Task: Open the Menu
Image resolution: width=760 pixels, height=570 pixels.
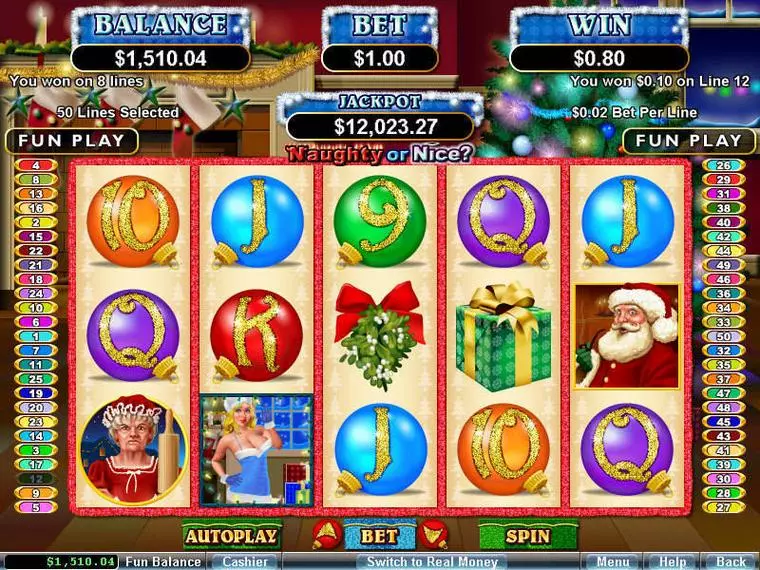Action: (612, 562)
